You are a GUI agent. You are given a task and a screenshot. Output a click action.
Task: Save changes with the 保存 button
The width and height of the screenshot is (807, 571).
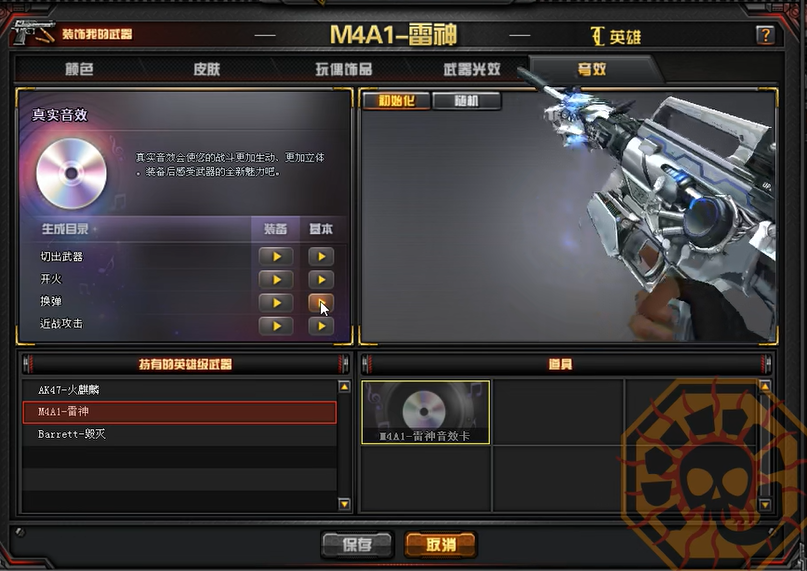click(x=357, y=544)
